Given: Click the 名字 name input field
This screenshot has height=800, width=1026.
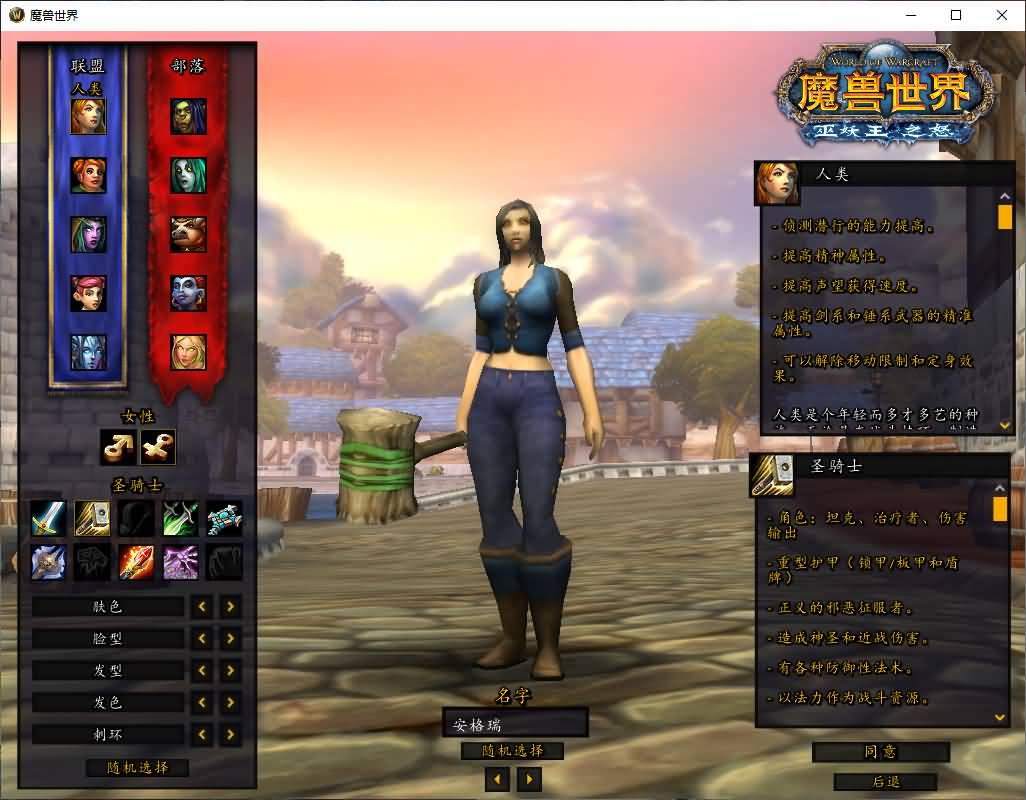Looking at the screenshot, I should point(514,723).
